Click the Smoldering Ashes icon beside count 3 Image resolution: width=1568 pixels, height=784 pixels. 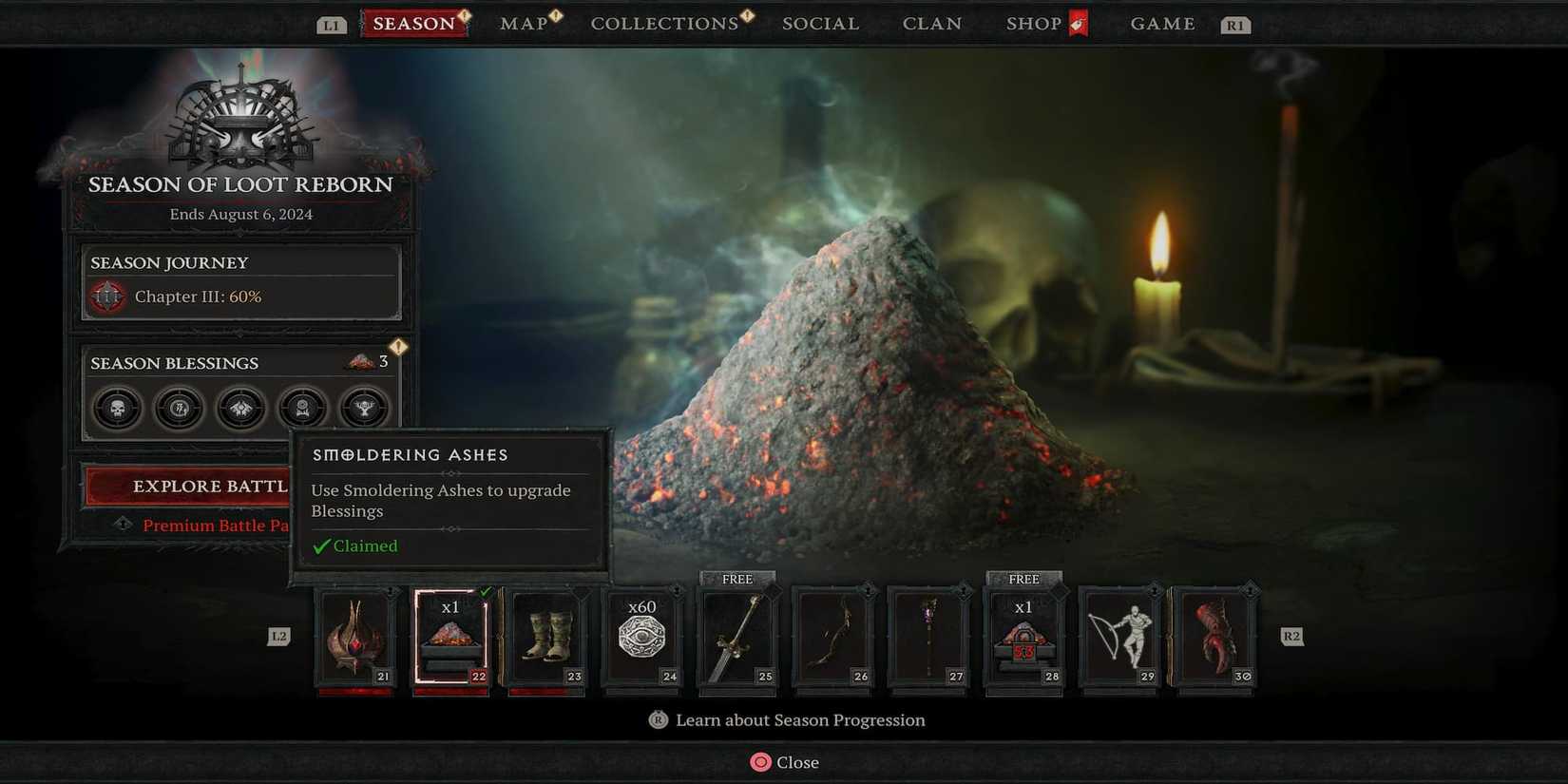359,360
